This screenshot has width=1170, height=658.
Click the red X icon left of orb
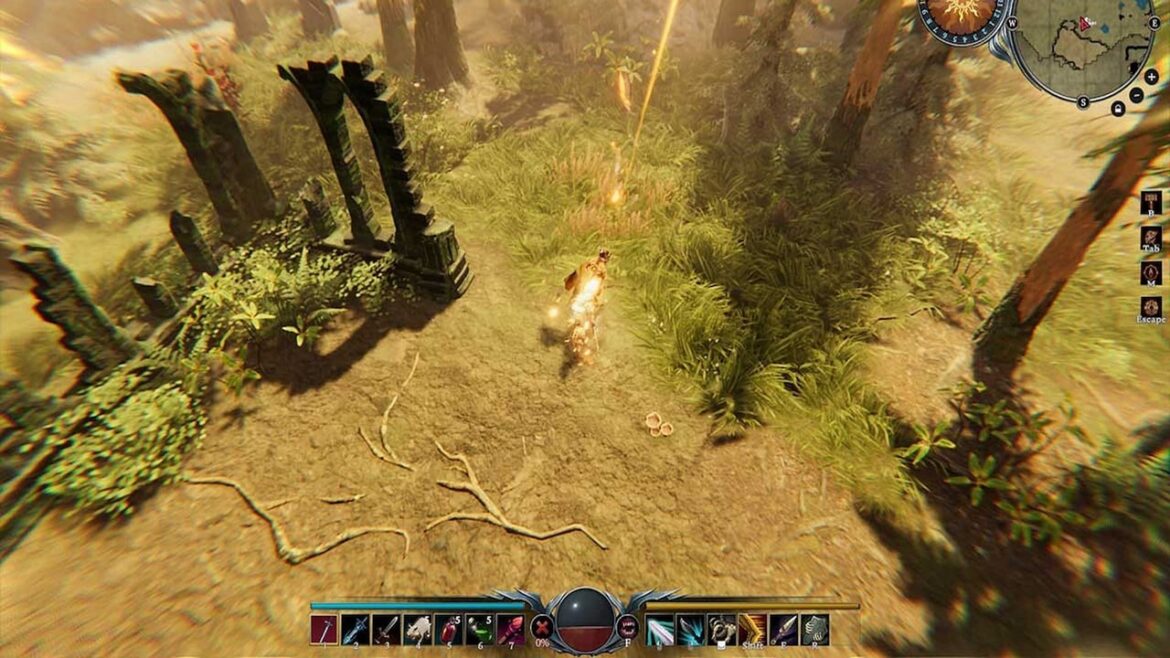[x=542, y=628]
